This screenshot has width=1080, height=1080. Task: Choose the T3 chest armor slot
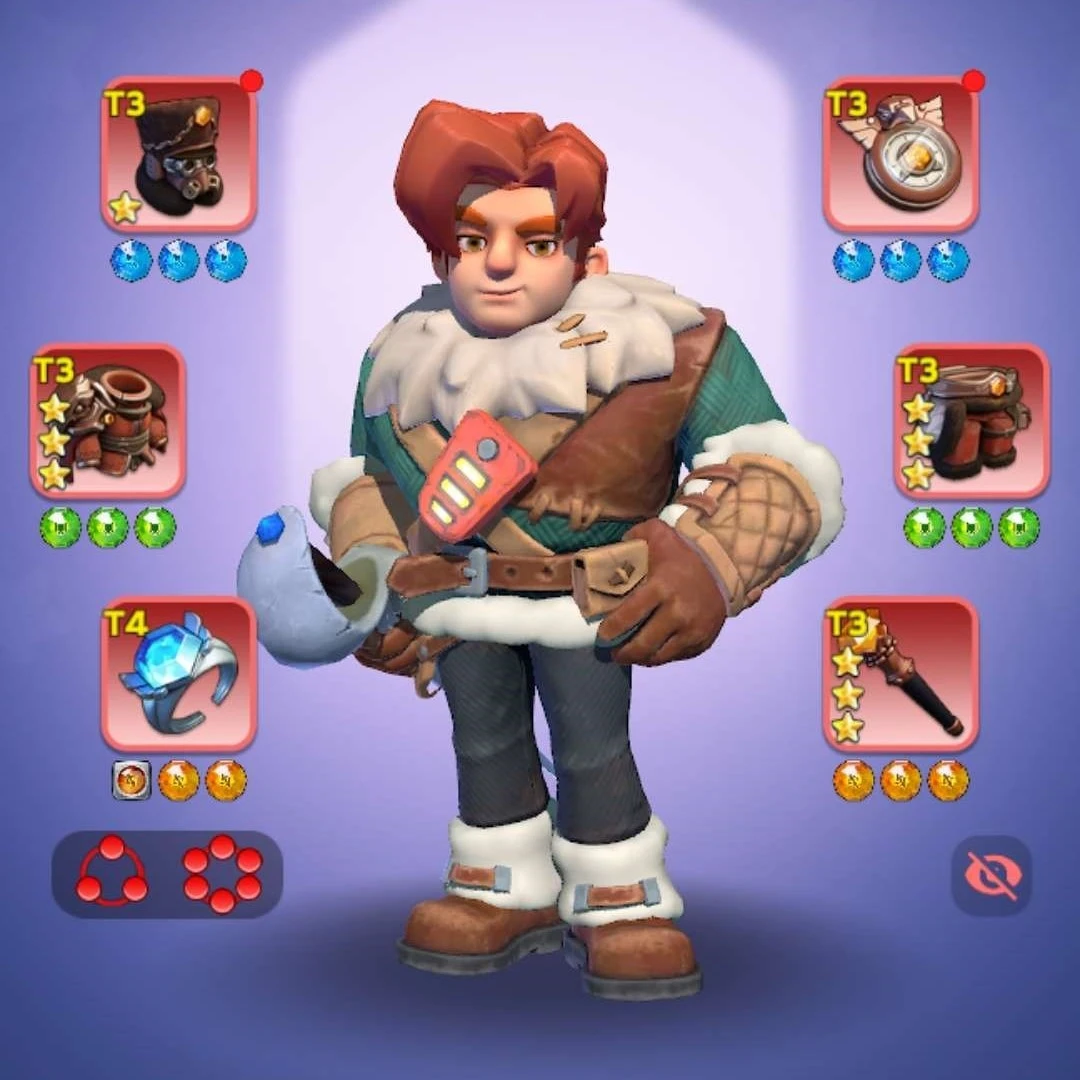point(108,421)
